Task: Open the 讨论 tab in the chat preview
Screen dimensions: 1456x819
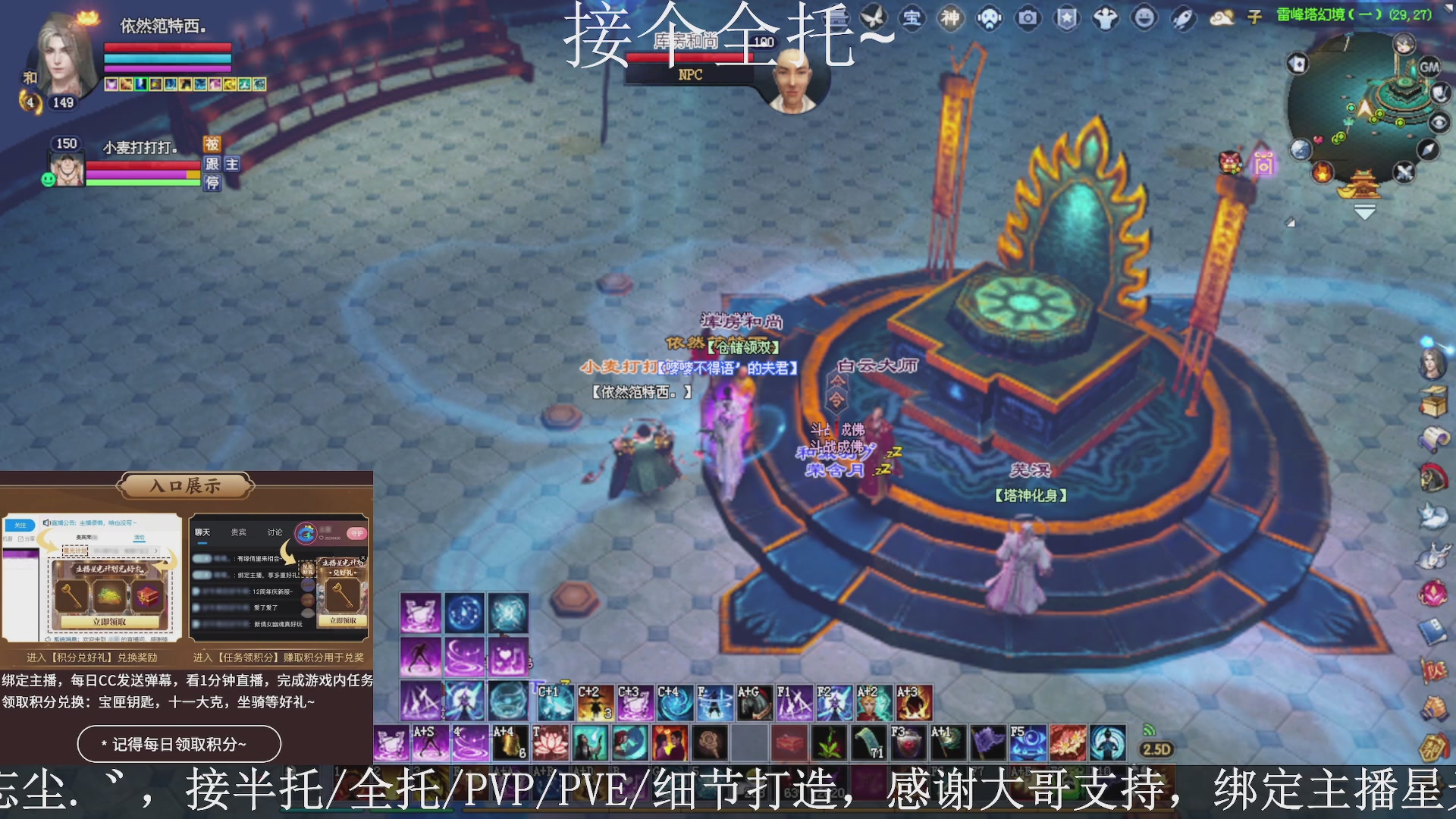Action: (x=275, y=532)
